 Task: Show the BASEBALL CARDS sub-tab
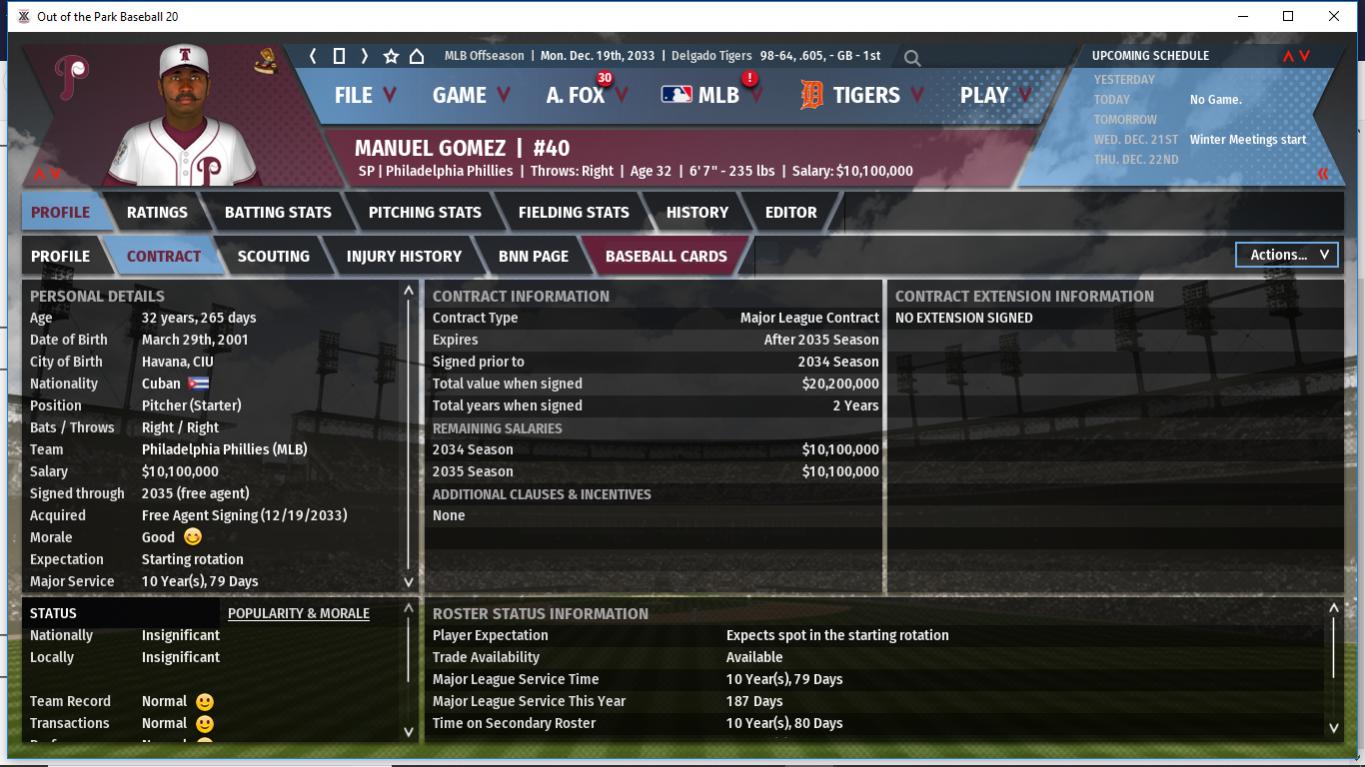pos(666,256)
